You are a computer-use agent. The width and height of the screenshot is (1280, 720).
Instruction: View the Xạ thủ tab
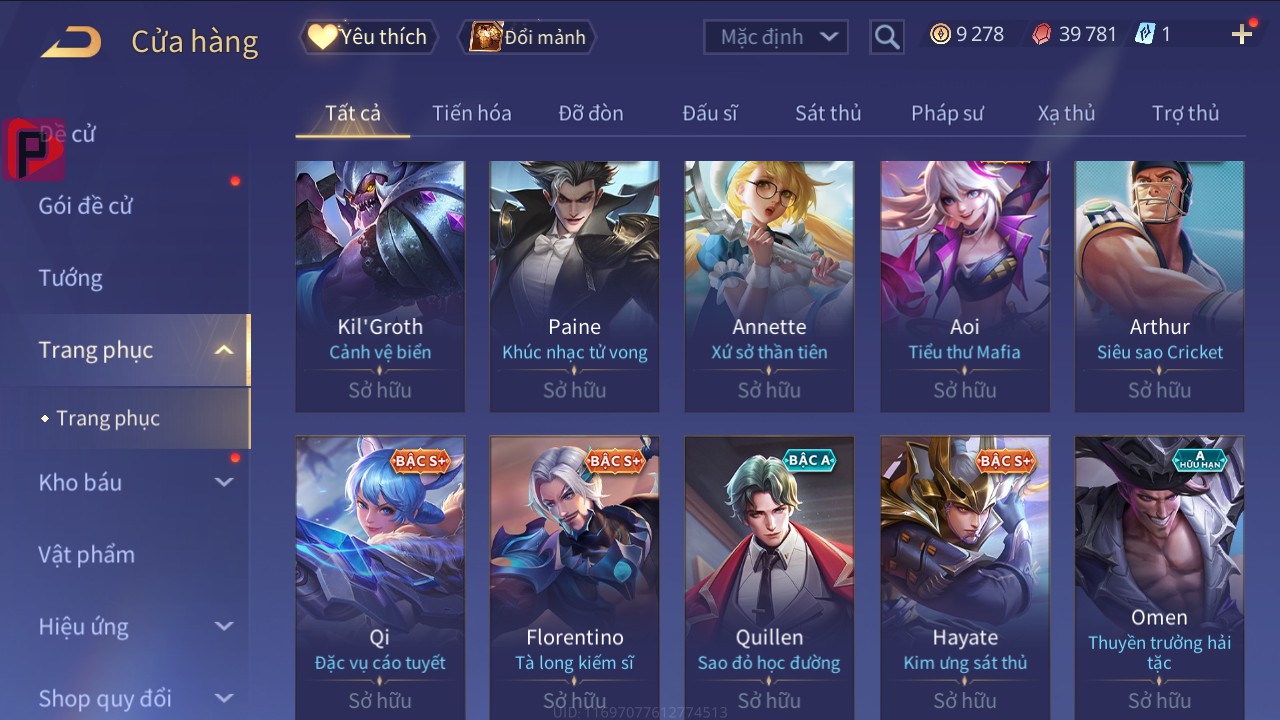[1066, 113]
